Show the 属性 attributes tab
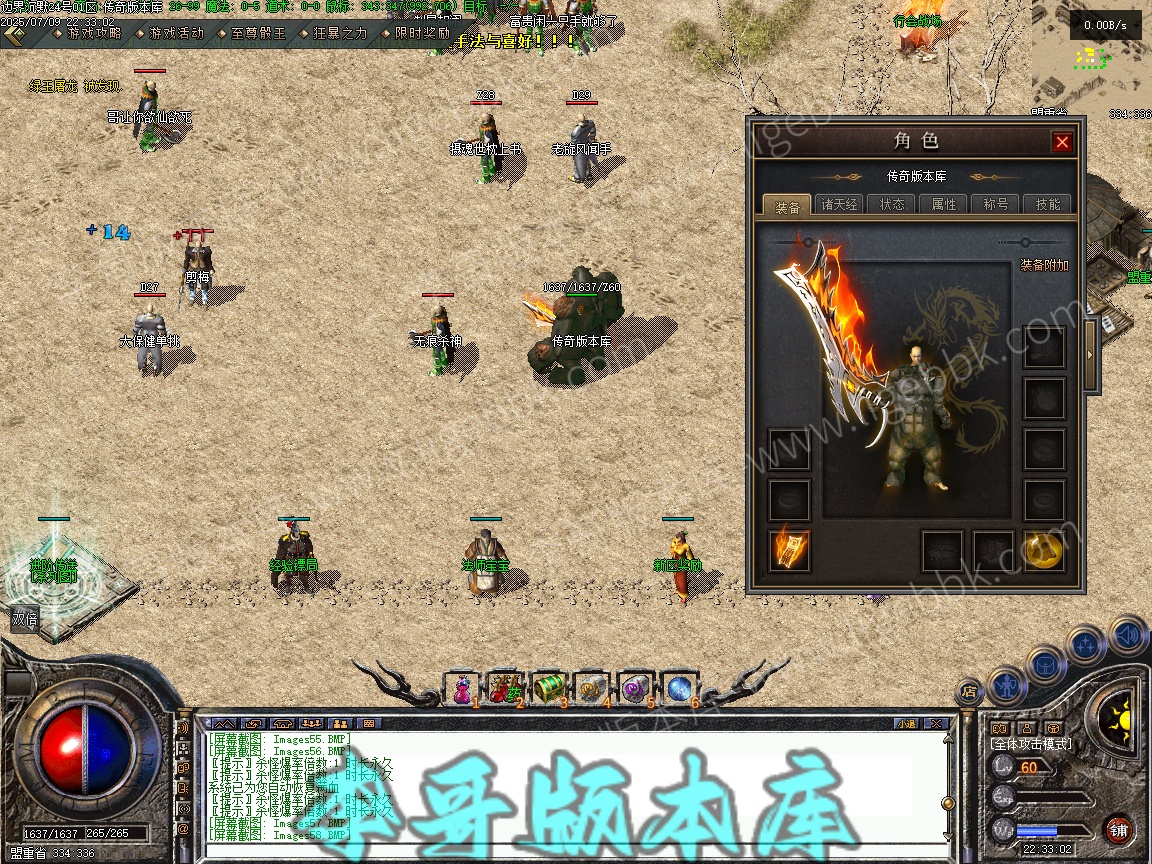The height and width of the screenshot is (864, 1152). (x=944, y=204)
